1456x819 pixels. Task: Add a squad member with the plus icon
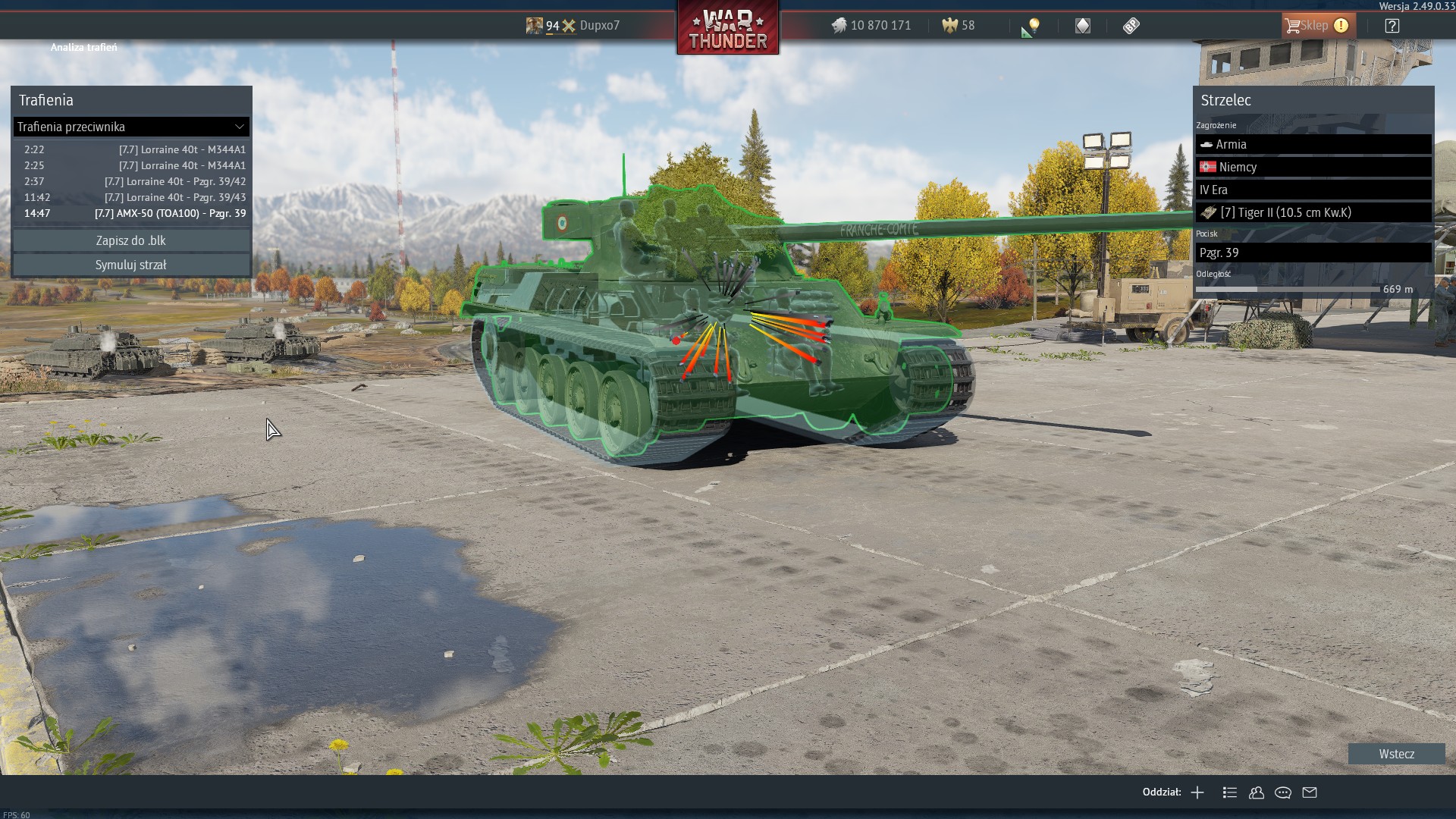(x=1197, y=792)
